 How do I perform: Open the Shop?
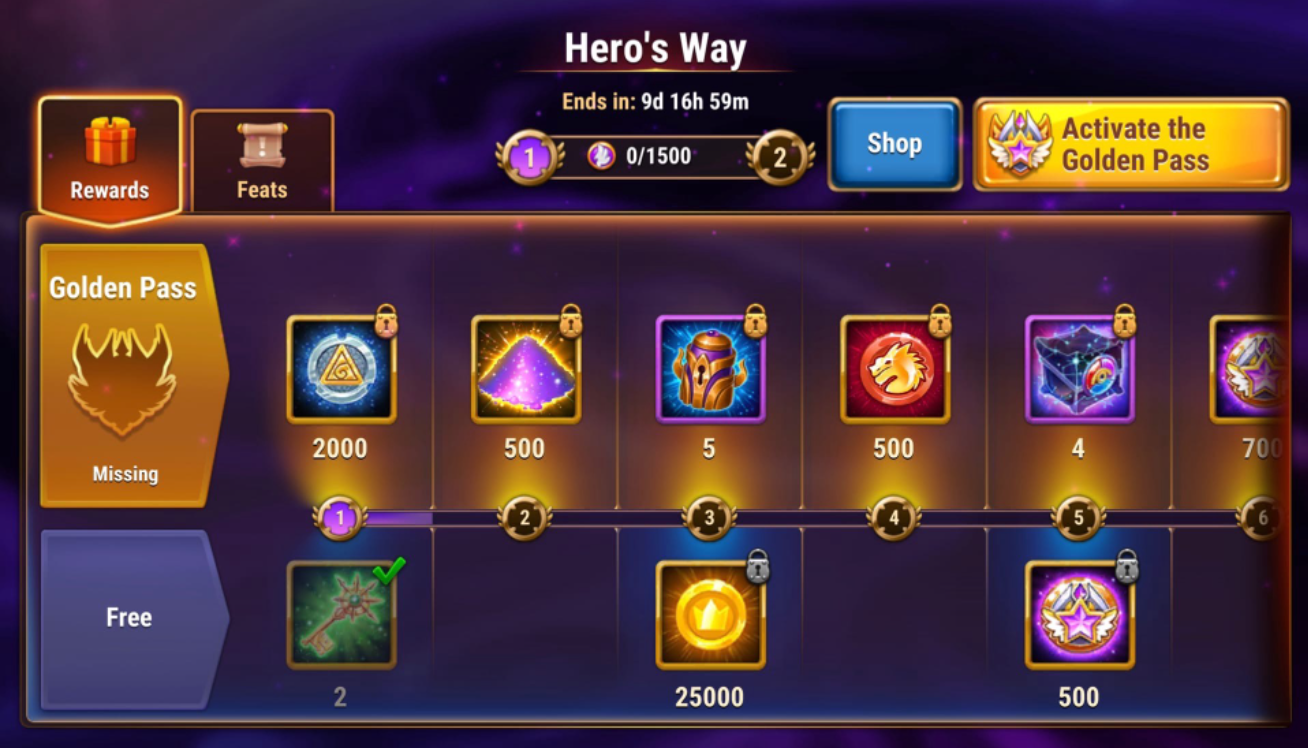(895, 143)
